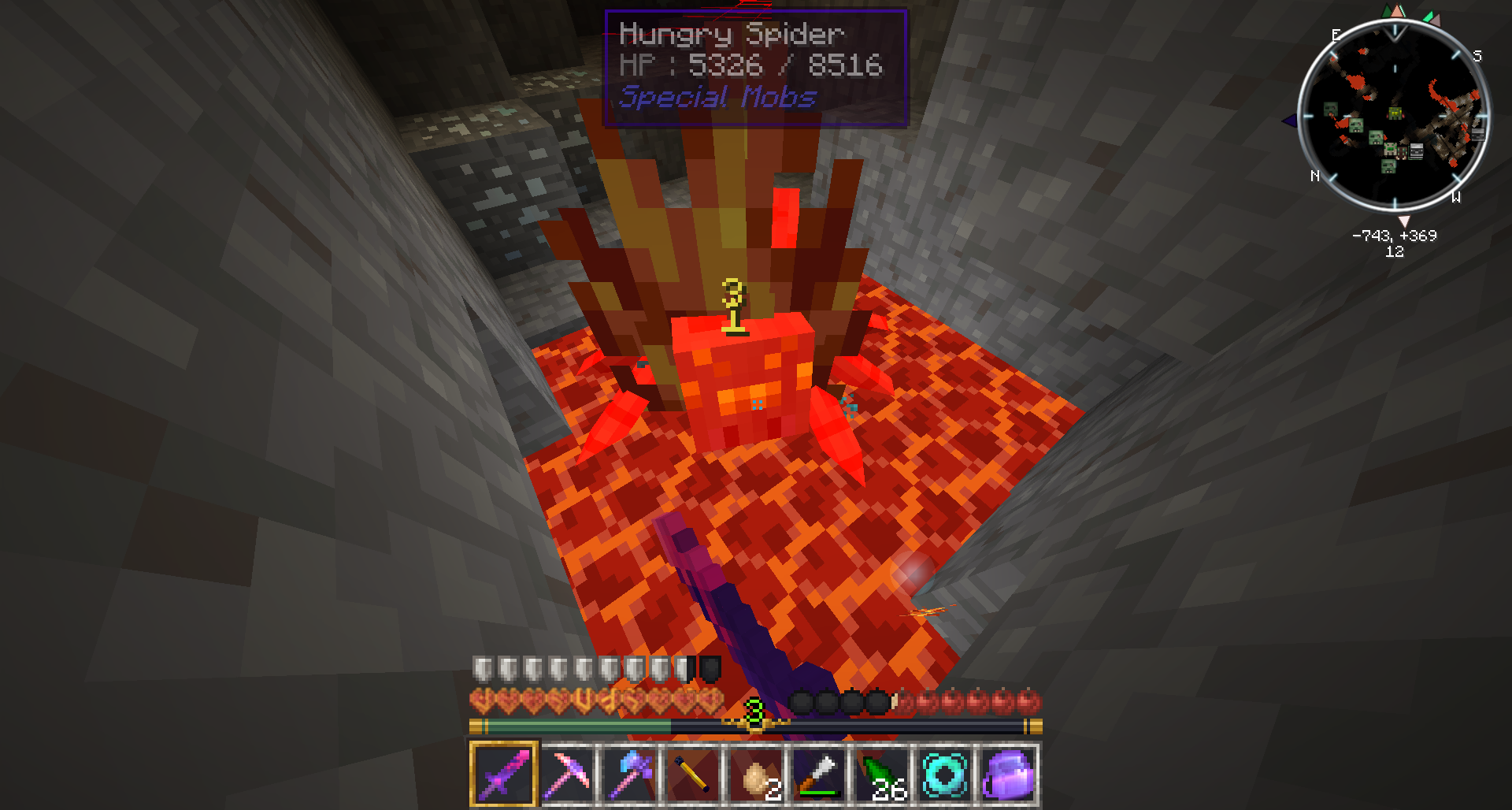
Task: Choose the blue-headed axe in the hotbar
Action: (630, 773)
